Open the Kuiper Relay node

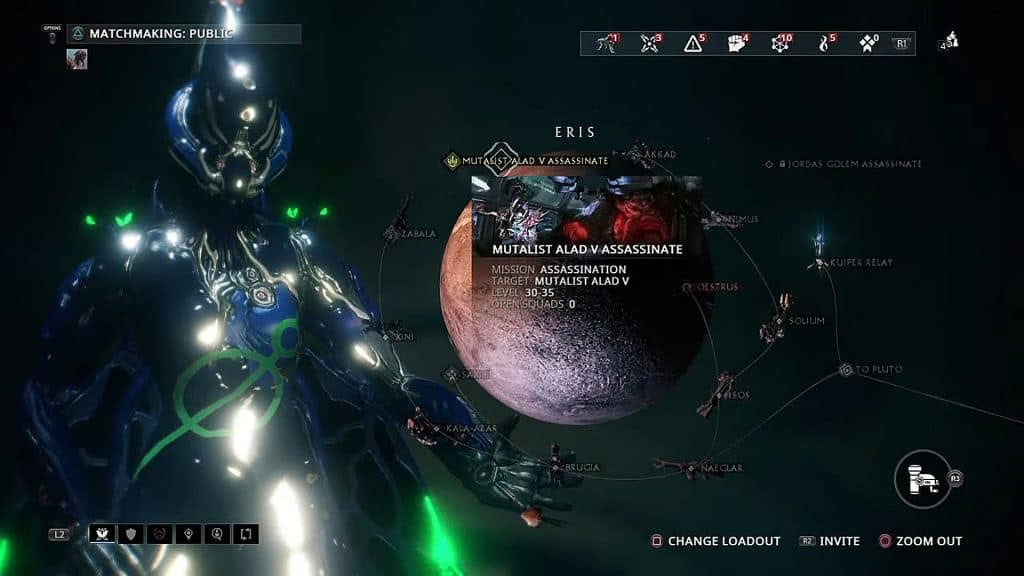pos(820,263)
